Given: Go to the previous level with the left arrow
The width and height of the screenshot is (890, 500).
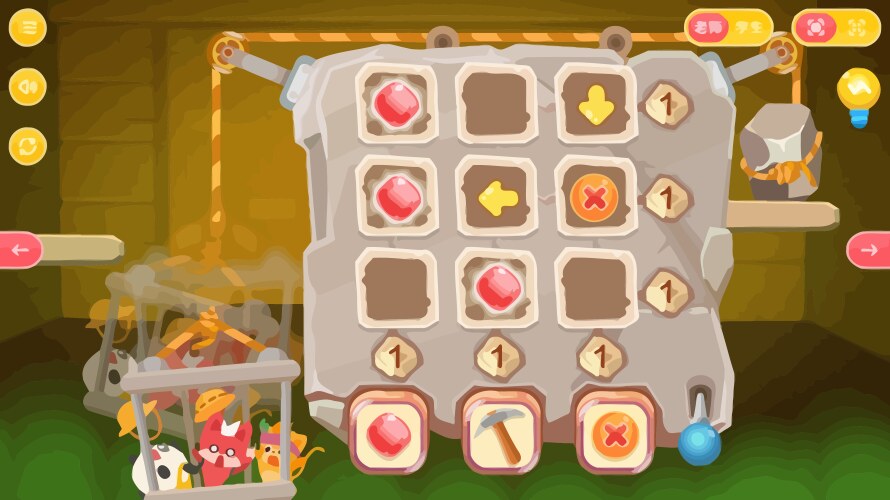Looking at the screenshot, I should 20,249.
